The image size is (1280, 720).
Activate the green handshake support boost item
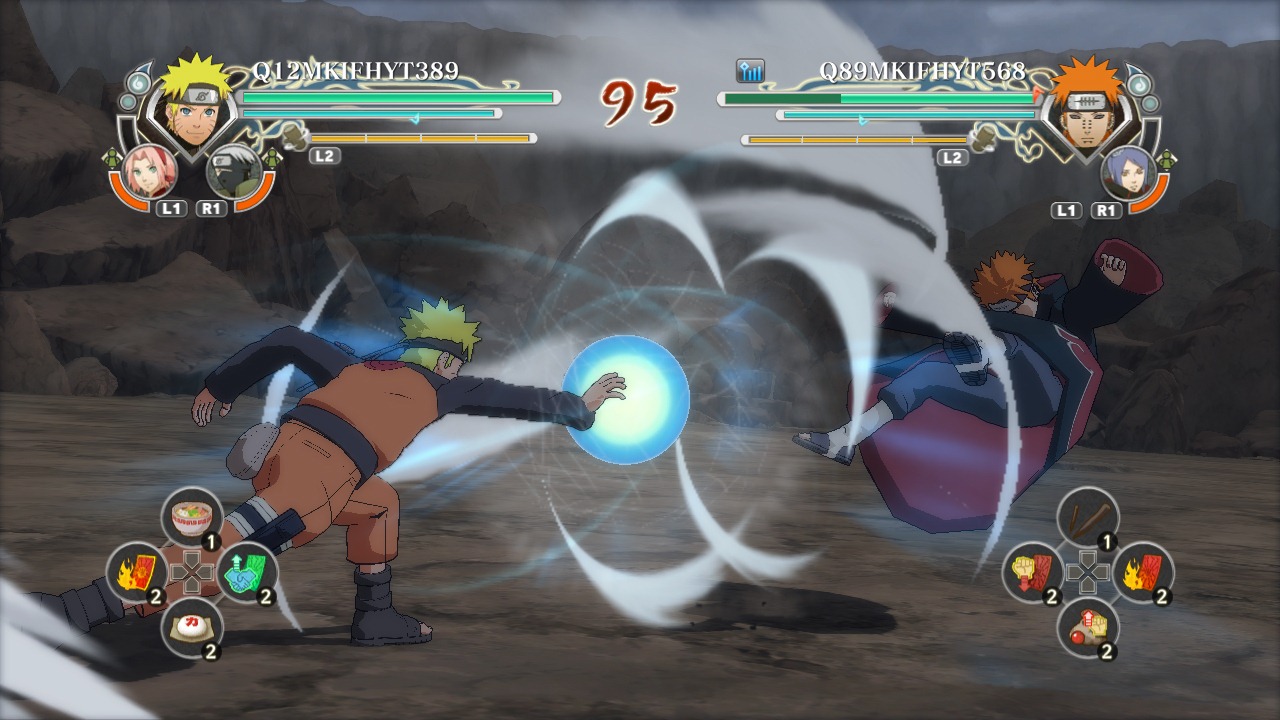tap(246, 572)
